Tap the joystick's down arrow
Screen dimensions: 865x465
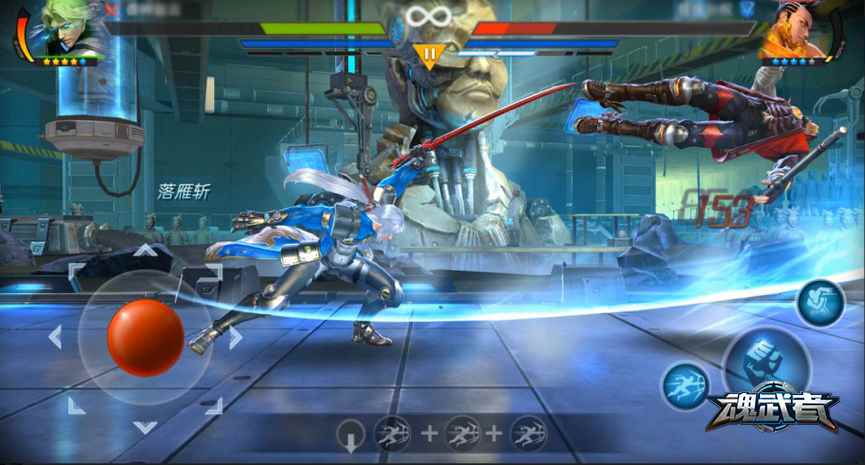[x=145, y=426]
